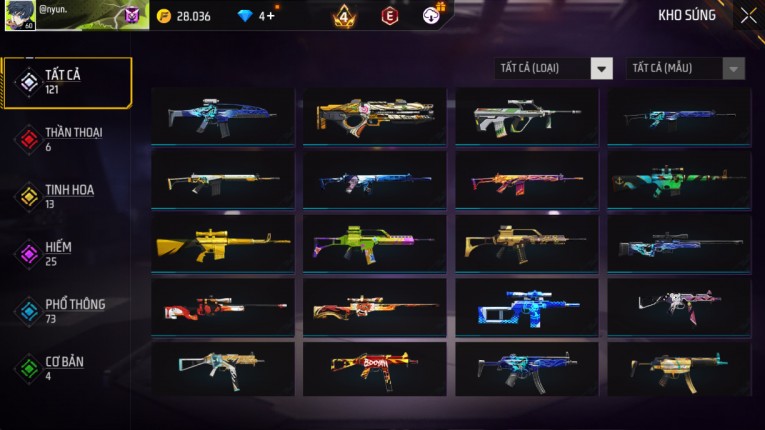Choose the Cơ Bản tab
This screenshot has width=765, height=430.
coord(62,367)
